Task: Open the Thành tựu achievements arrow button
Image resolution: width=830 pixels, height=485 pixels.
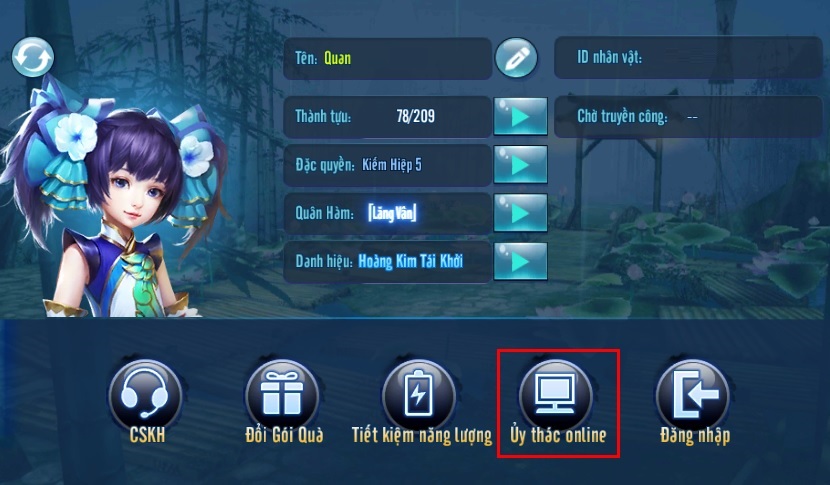Action: click(x=520, y=117)
